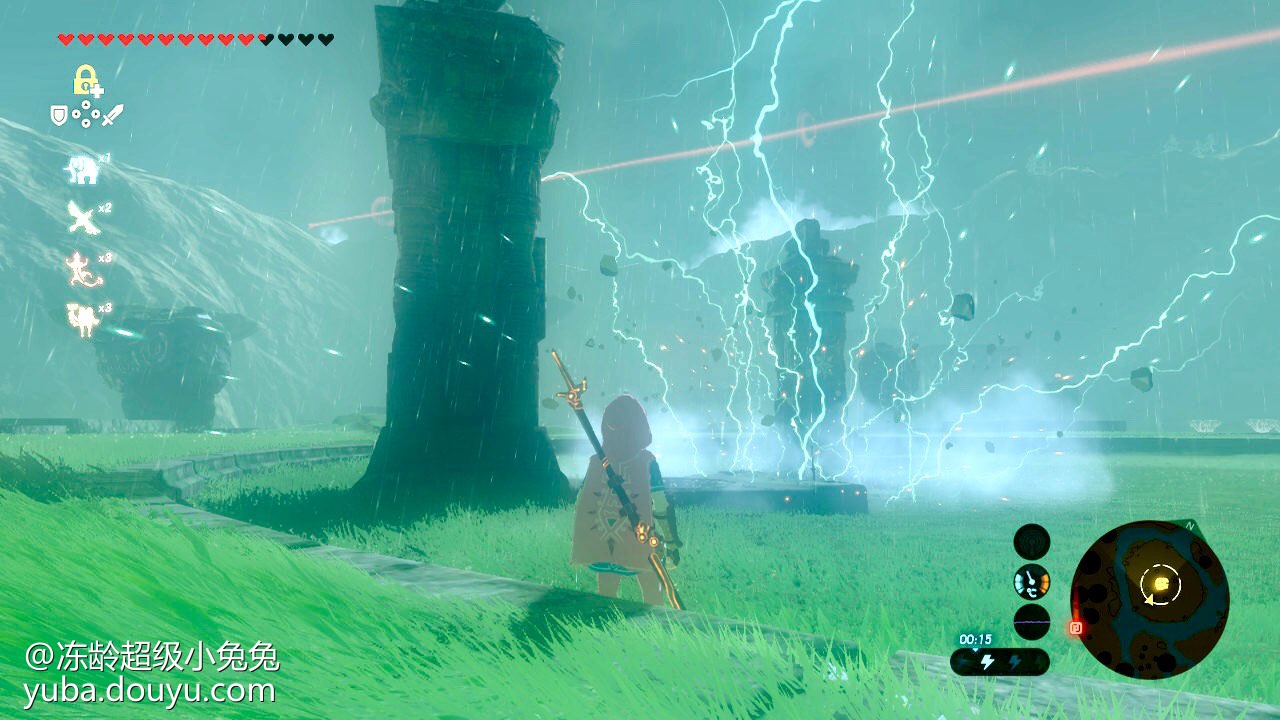
Task: Select the sword icon beside the d-pad
Action: pos(113,116)
